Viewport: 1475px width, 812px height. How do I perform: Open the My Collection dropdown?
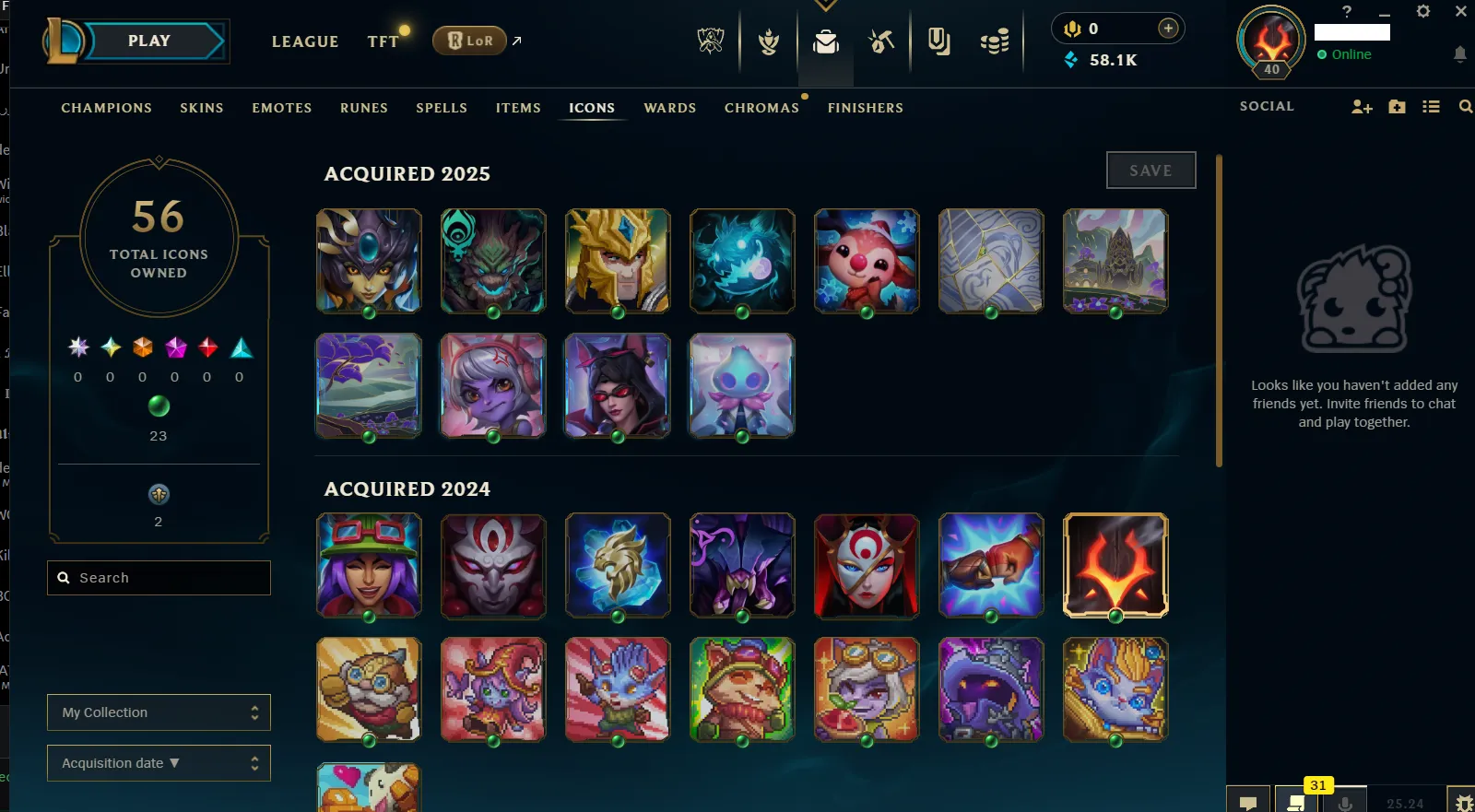(159, 712)
